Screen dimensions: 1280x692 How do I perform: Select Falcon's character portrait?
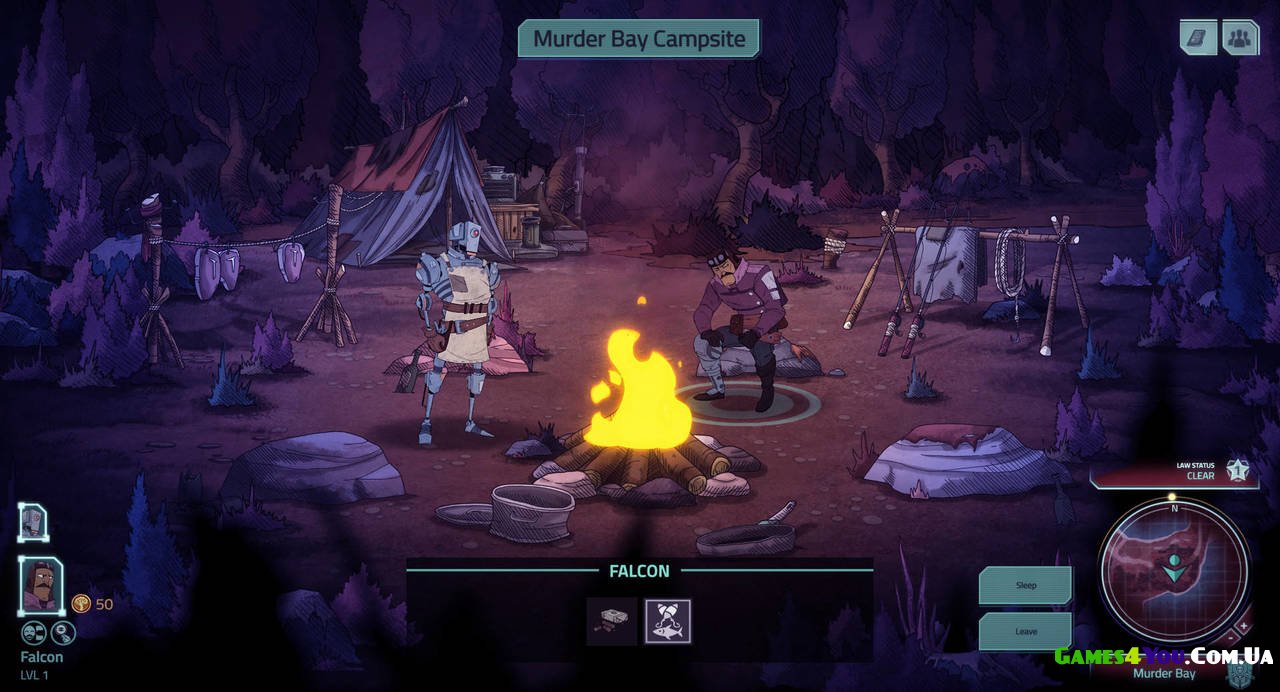[x=42, y=585]
